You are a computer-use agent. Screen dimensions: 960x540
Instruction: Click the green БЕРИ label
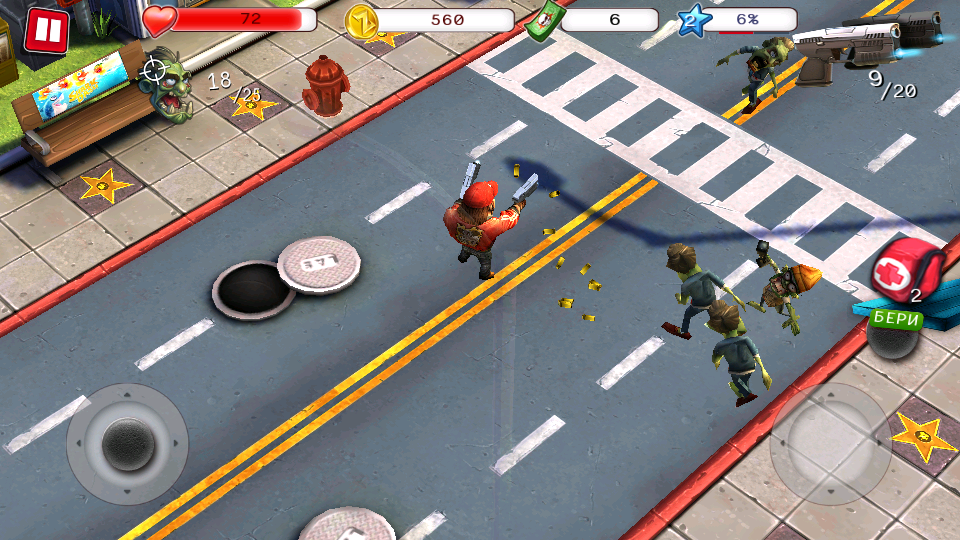click(897, 318)
